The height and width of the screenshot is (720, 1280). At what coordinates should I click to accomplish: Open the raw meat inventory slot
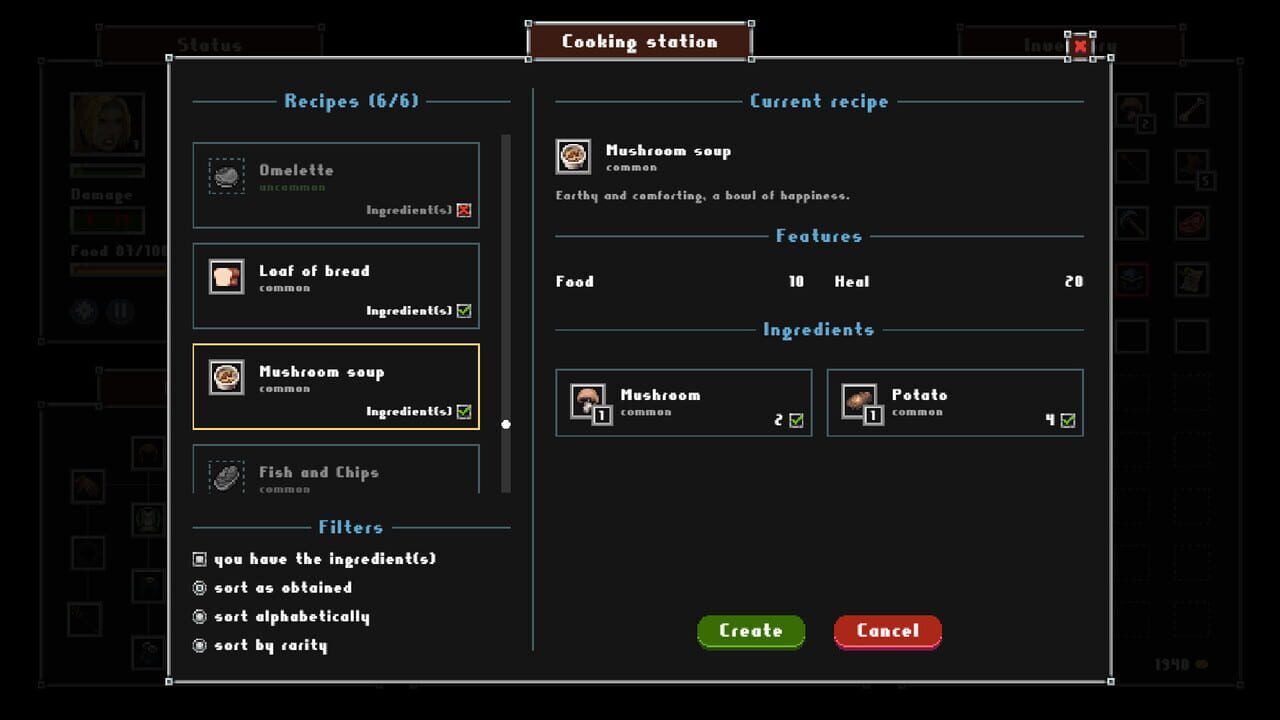(x=1195, y=222)
